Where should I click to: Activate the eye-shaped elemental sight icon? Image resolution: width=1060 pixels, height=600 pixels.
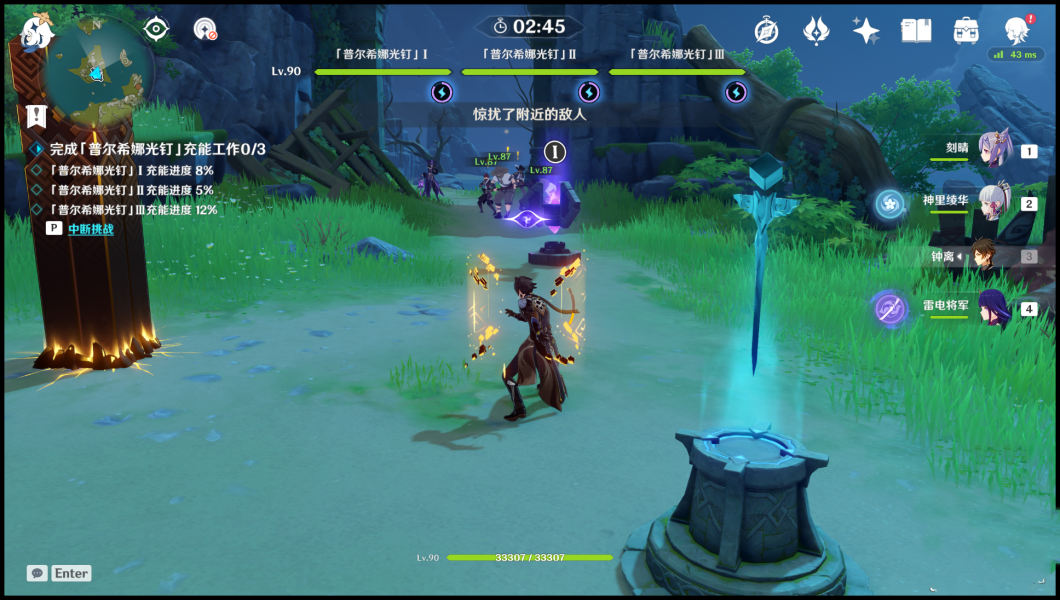pos(157,29)
